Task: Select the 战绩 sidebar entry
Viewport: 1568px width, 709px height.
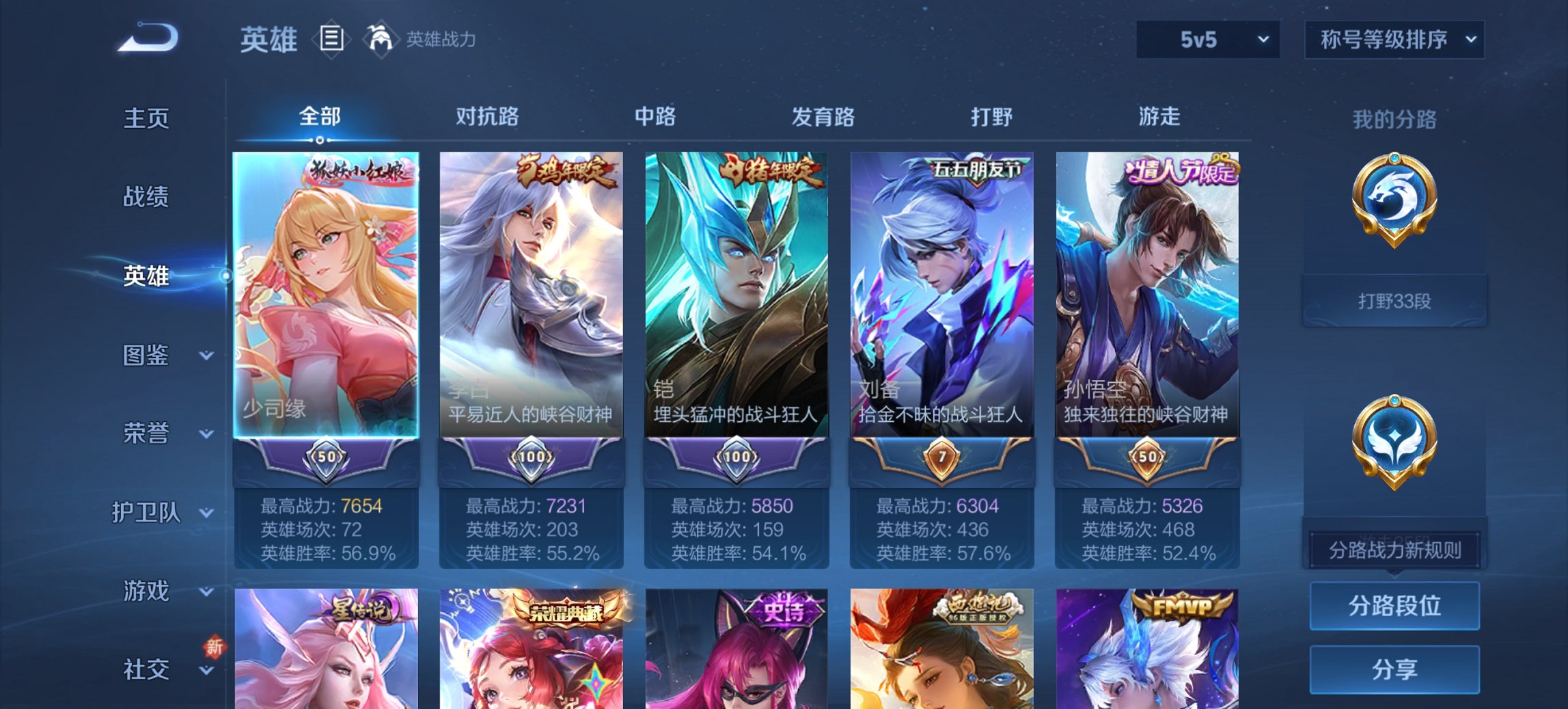Action: pos(144,198)
